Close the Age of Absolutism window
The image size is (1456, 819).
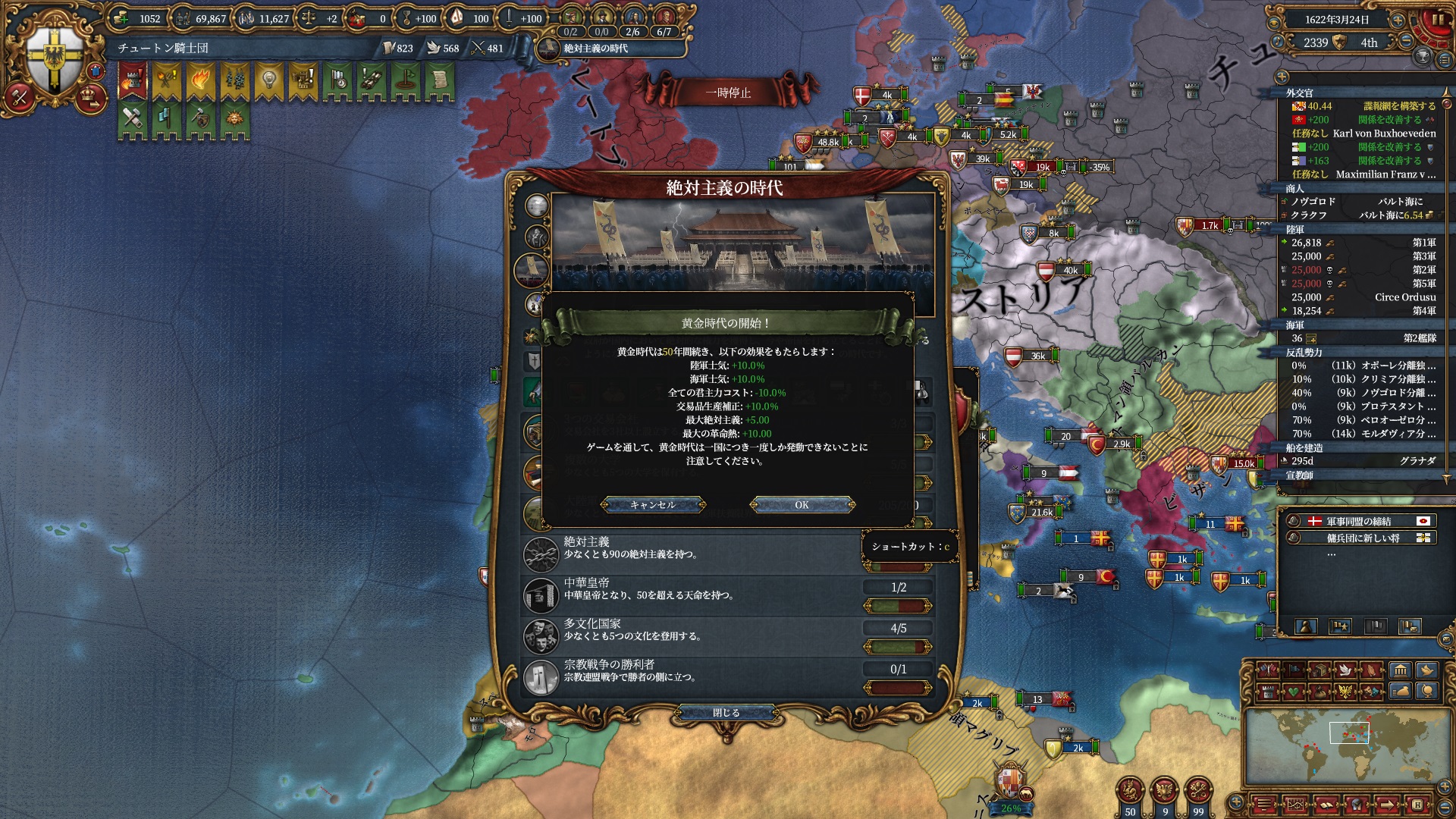point(726,713)
